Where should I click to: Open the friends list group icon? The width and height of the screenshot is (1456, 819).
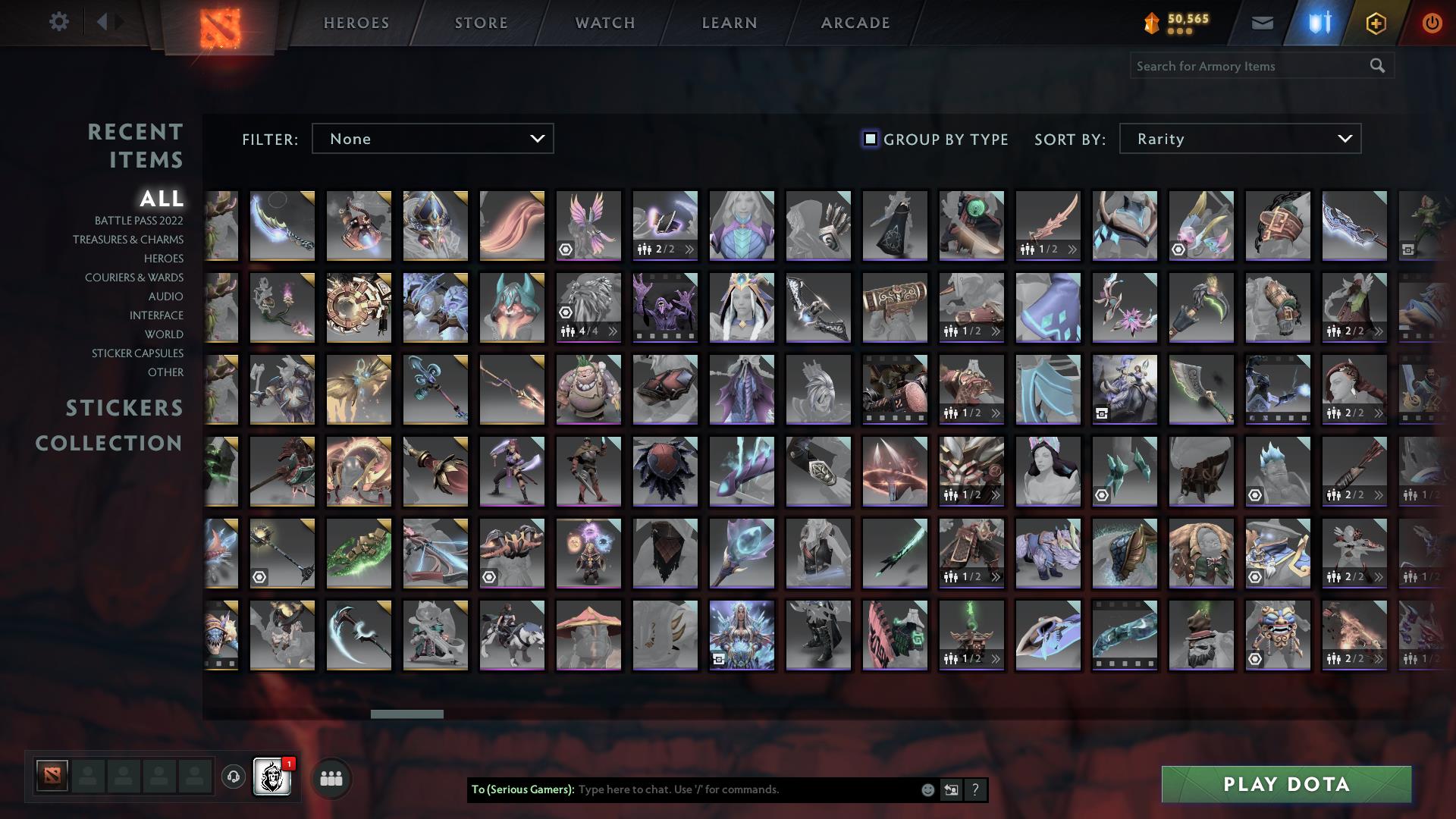[330, 777]
